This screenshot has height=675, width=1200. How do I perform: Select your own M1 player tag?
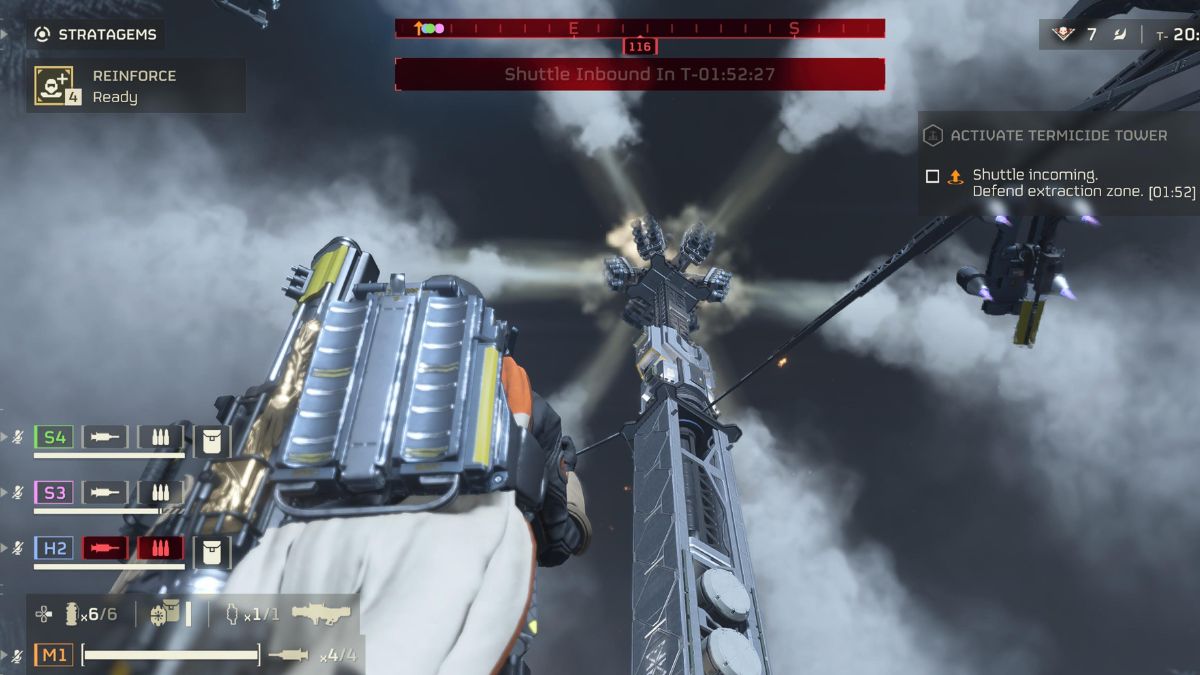(x=54, y=655)
